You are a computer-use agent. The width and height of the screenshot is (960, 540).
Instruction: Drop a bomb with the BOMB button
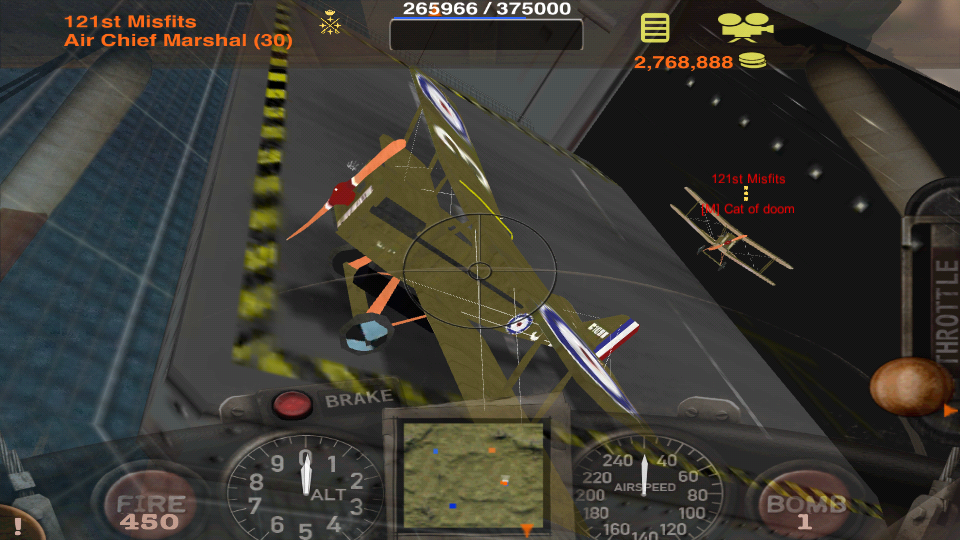tap(805, 508)
